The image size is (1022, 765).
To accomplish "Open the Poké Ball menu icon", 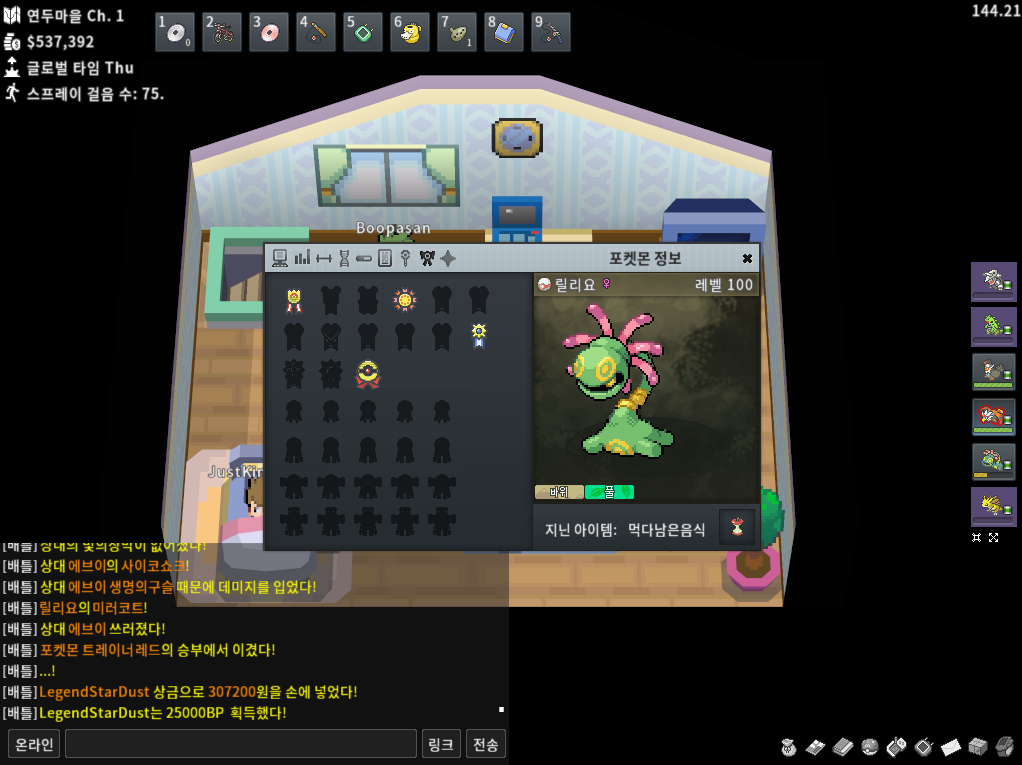I will click(x=870, y=746).
